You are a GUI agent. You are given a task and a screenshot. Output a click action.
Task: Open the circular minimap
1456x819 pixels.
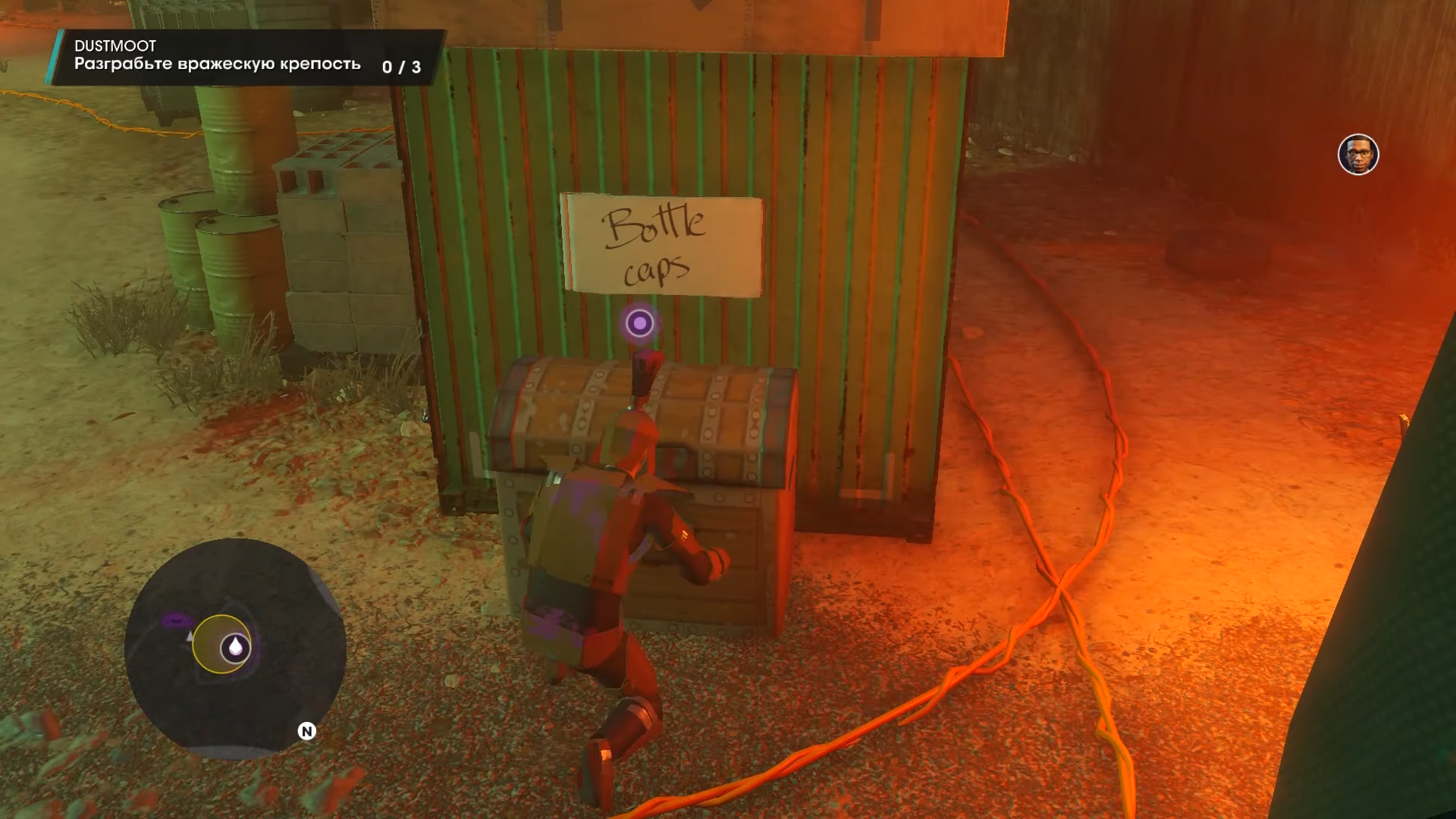tap(235, 648)
